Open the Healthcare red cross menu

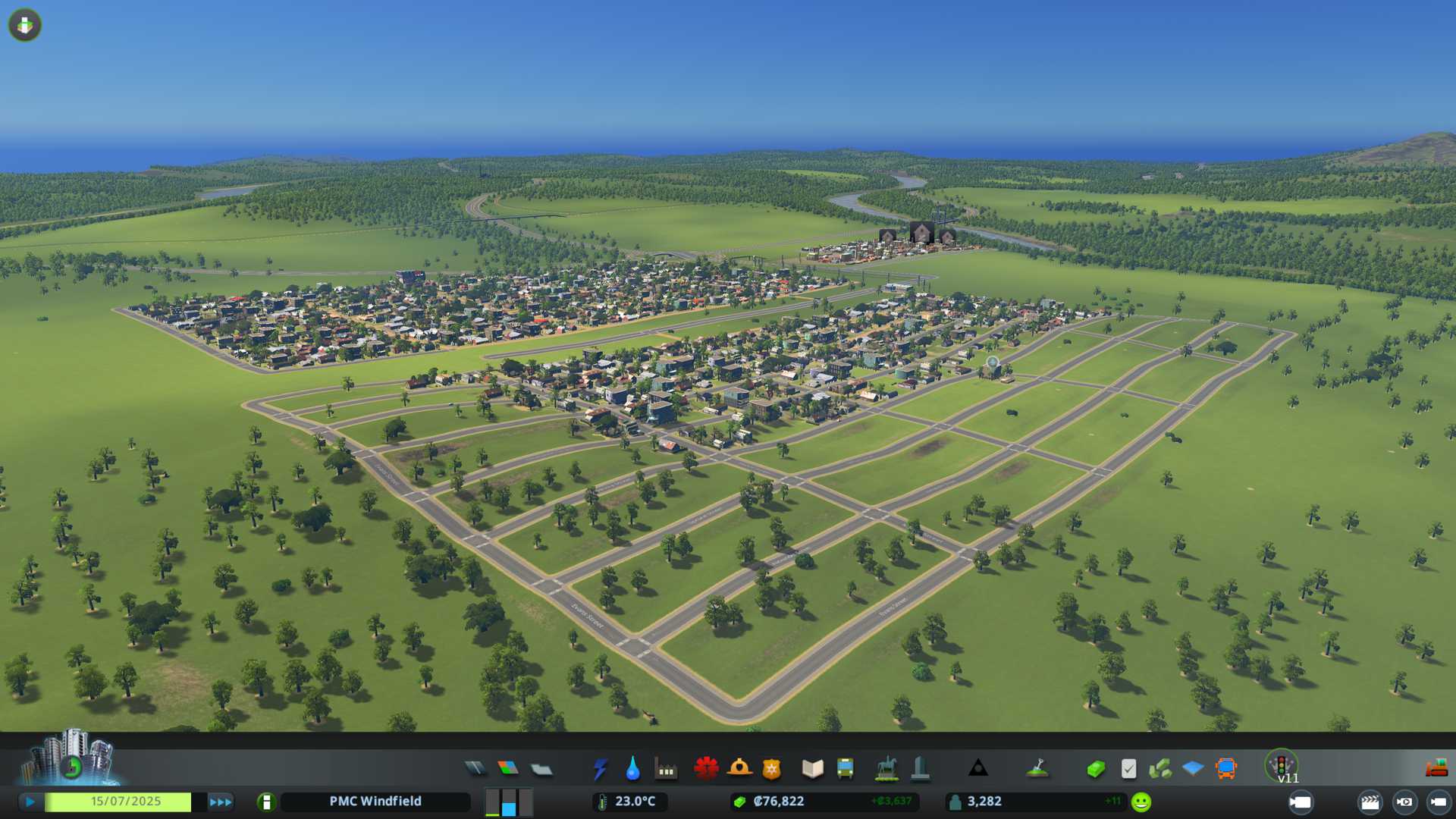[x=706, y=769]
